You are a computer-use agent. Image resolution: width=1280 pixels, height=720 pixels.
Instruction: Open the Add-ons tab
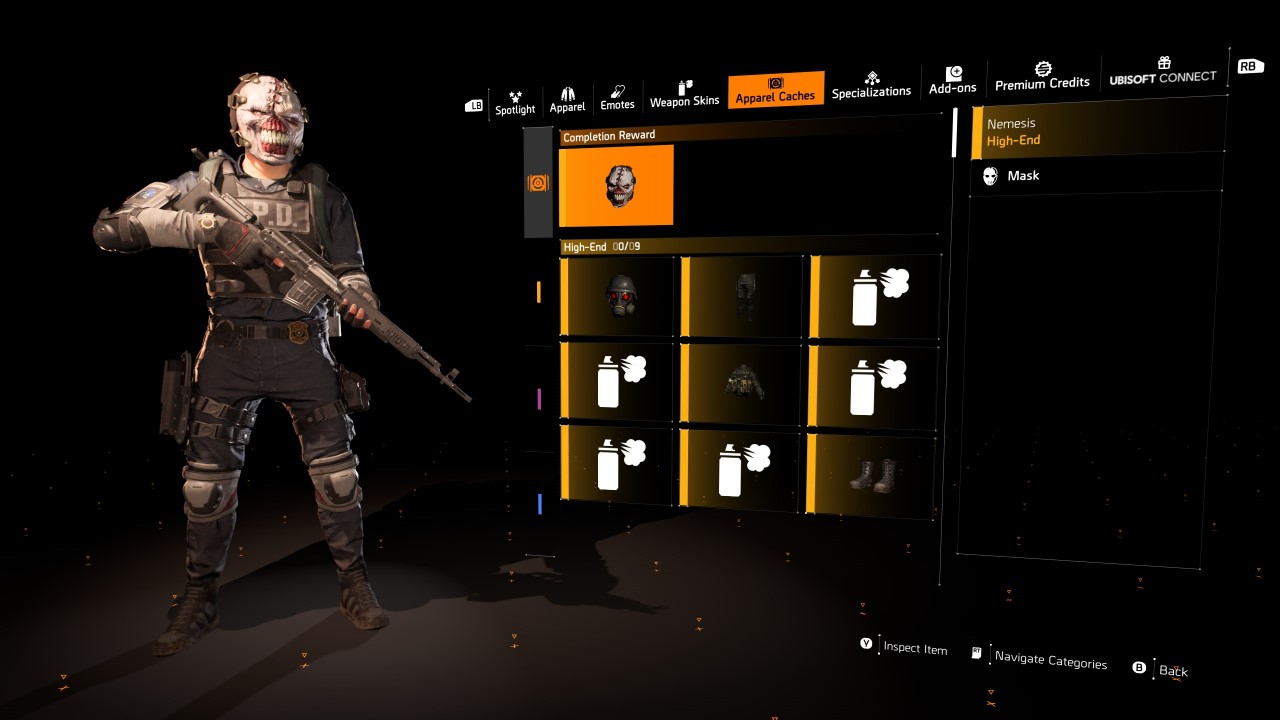952,81
